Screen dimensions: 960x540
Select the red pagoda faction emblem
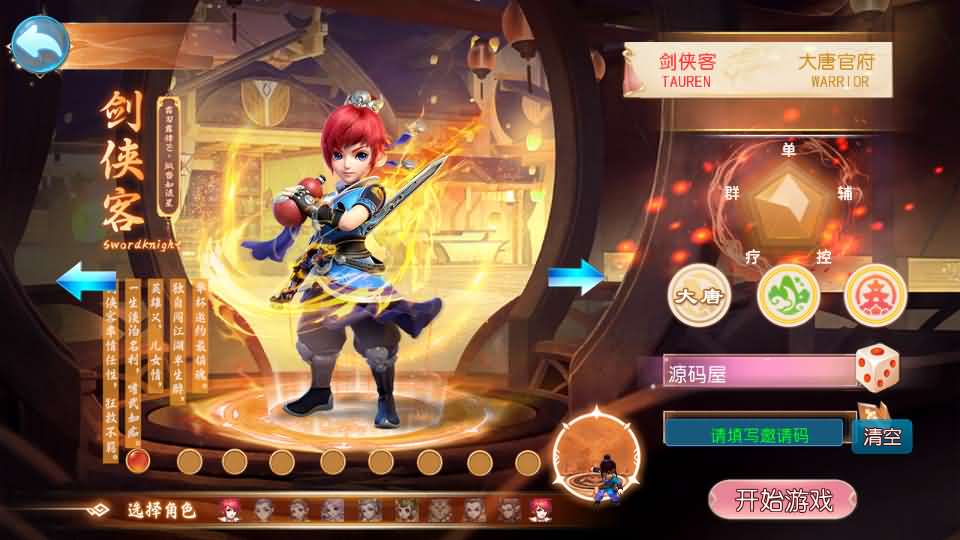[x=875, y=295]
